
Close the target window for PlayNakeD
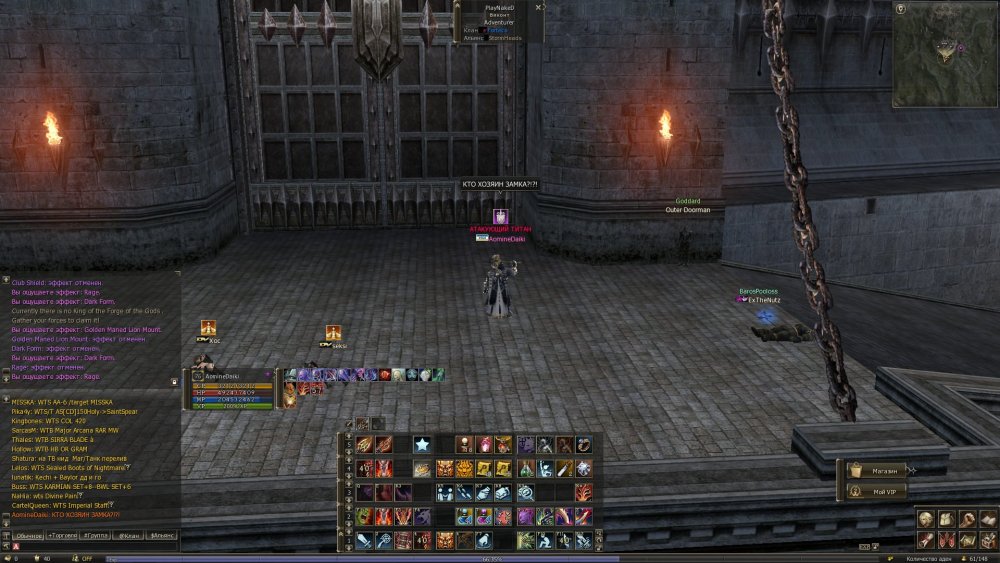tap(538, 7)
